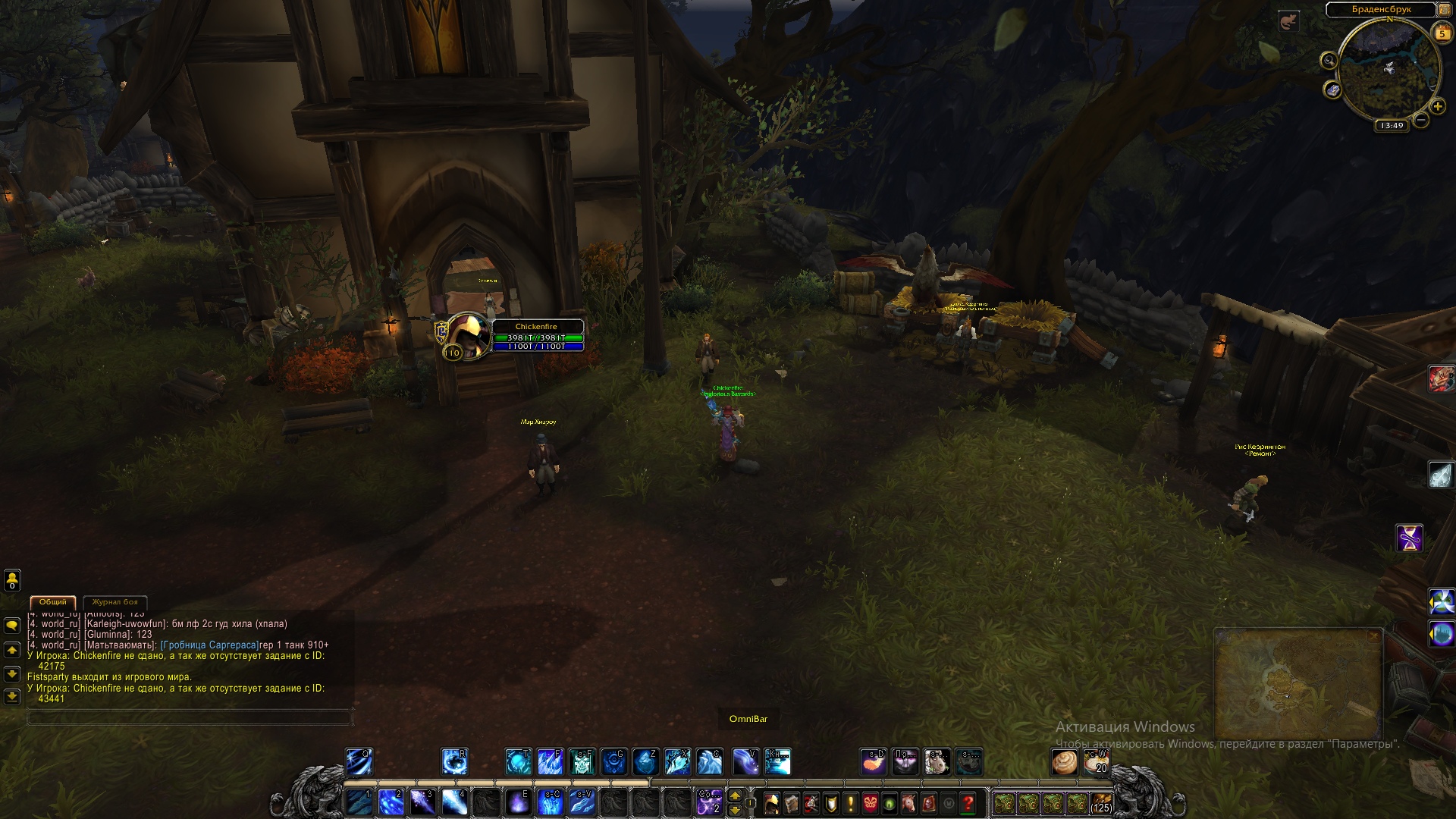Select the Chickenfire player portrait
Viewport: 1456px width, 819px height.
pyautogui.click(x=466, y=335)
